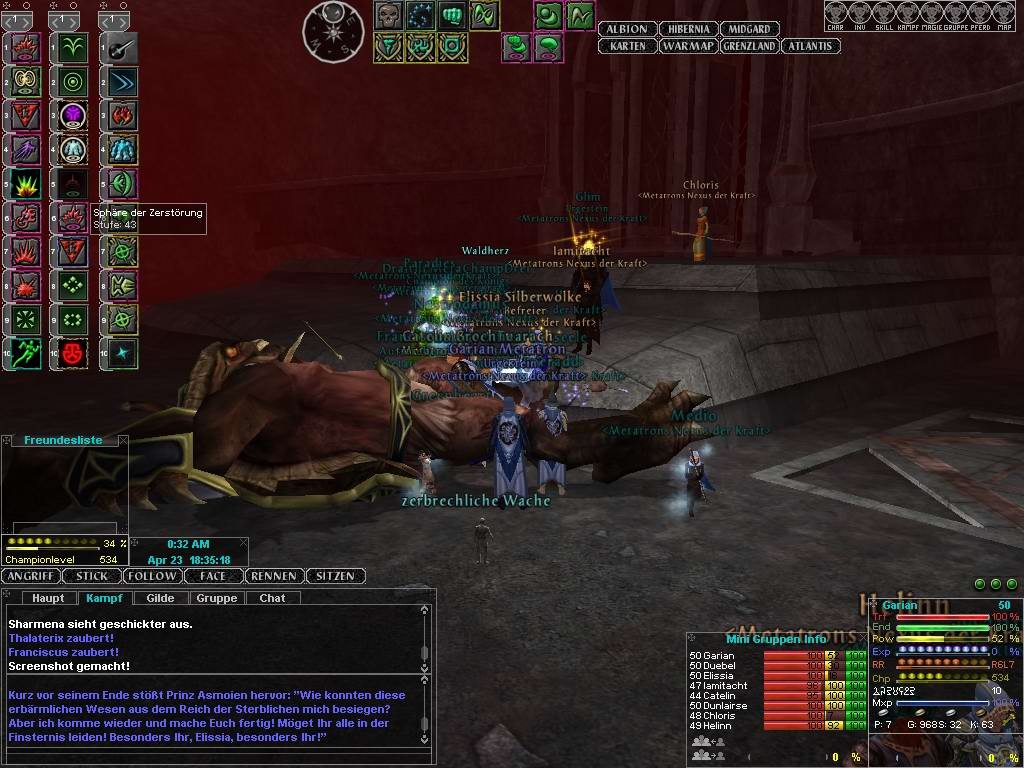Activate the Stick command button
Screen dimensions: 1024x768
click(92, 576)
